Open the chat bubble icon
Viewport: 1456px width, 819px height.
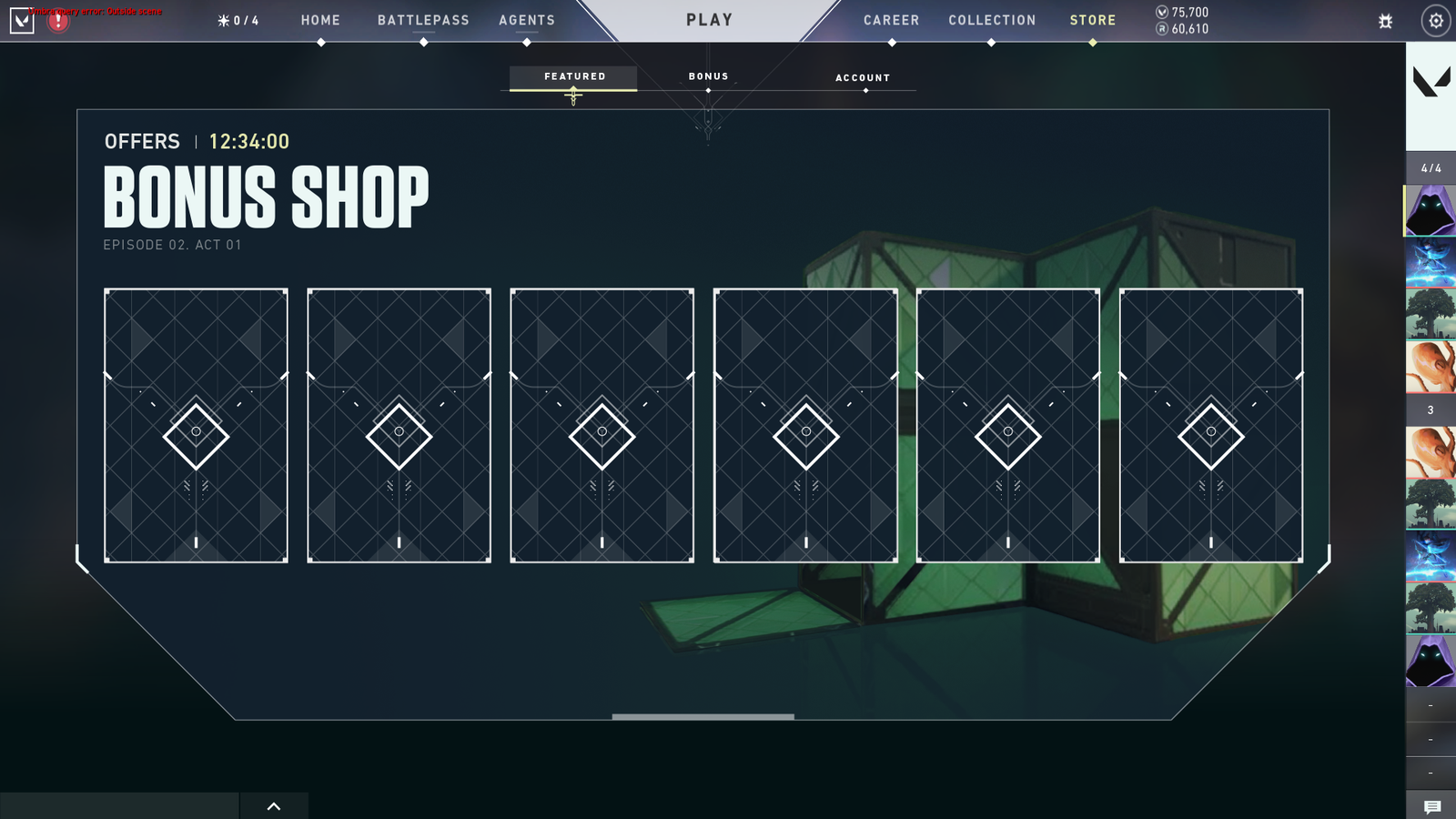point(1431,806)
